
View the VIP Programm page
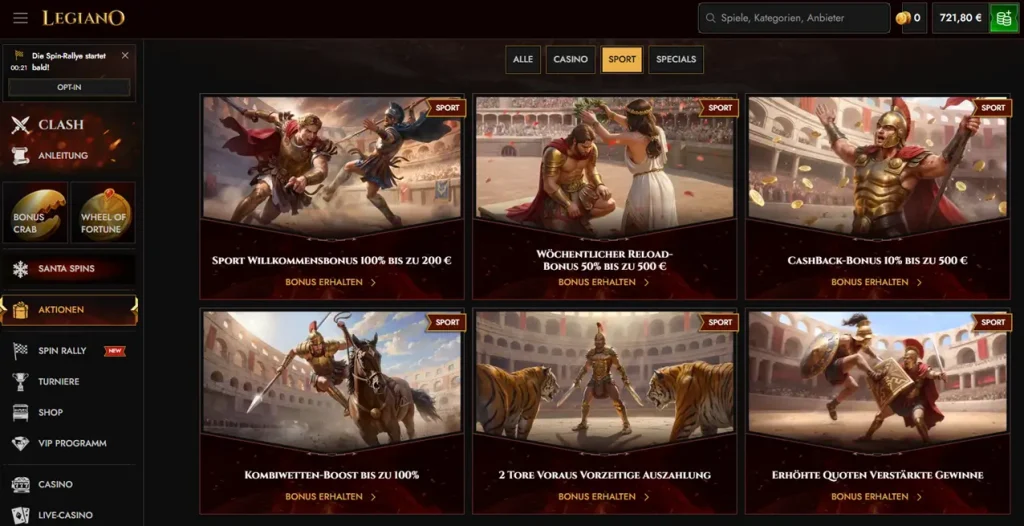(72, 443)
